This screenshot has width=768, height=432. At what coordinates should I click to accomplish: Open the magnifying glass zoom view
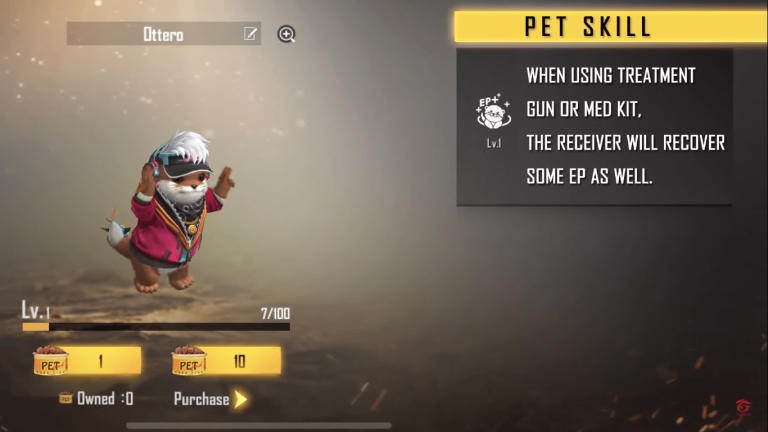click(287, 34)
